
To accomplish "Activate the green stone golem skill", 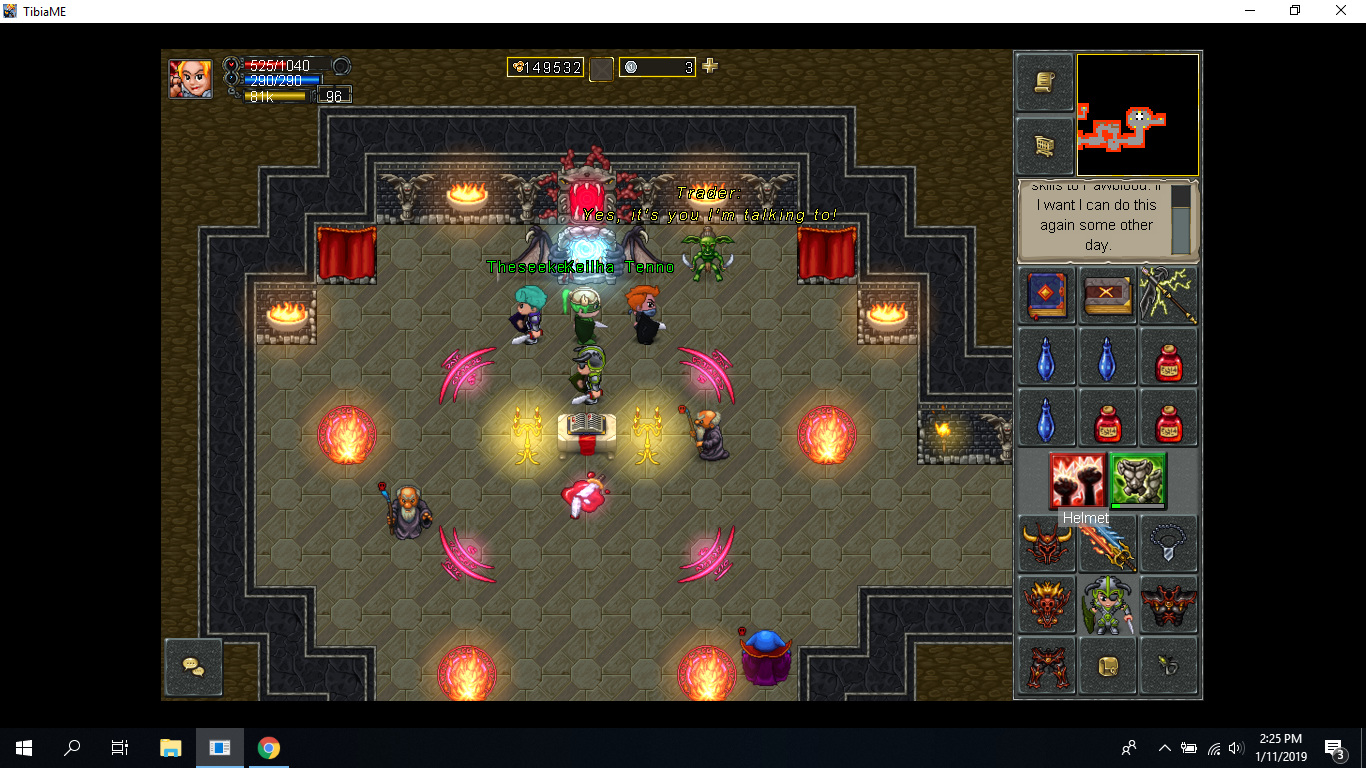I will [x=1138, y=480].
